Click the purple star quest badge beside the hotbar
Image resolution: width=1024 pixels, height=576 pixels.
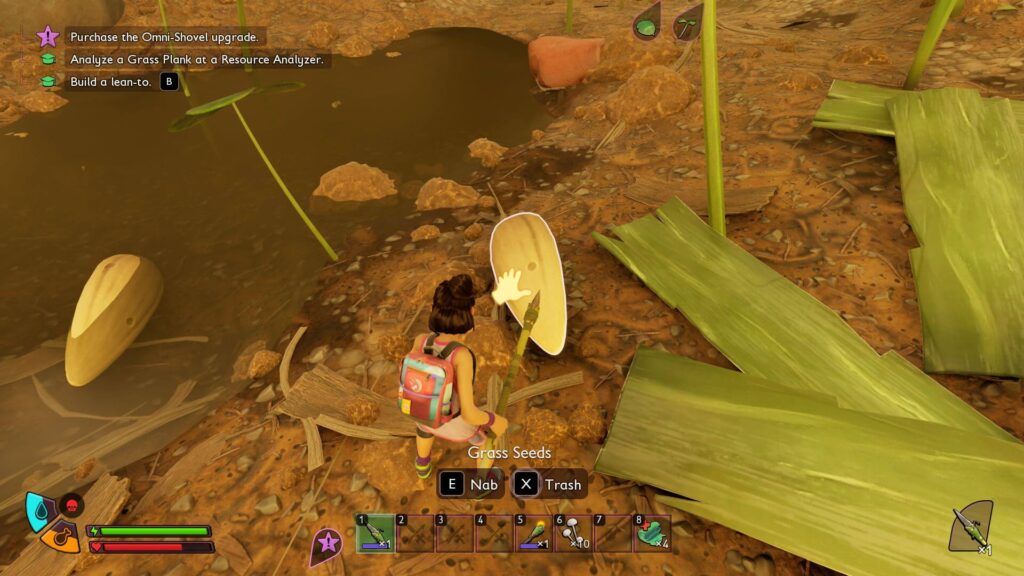(x=325, y=545)
